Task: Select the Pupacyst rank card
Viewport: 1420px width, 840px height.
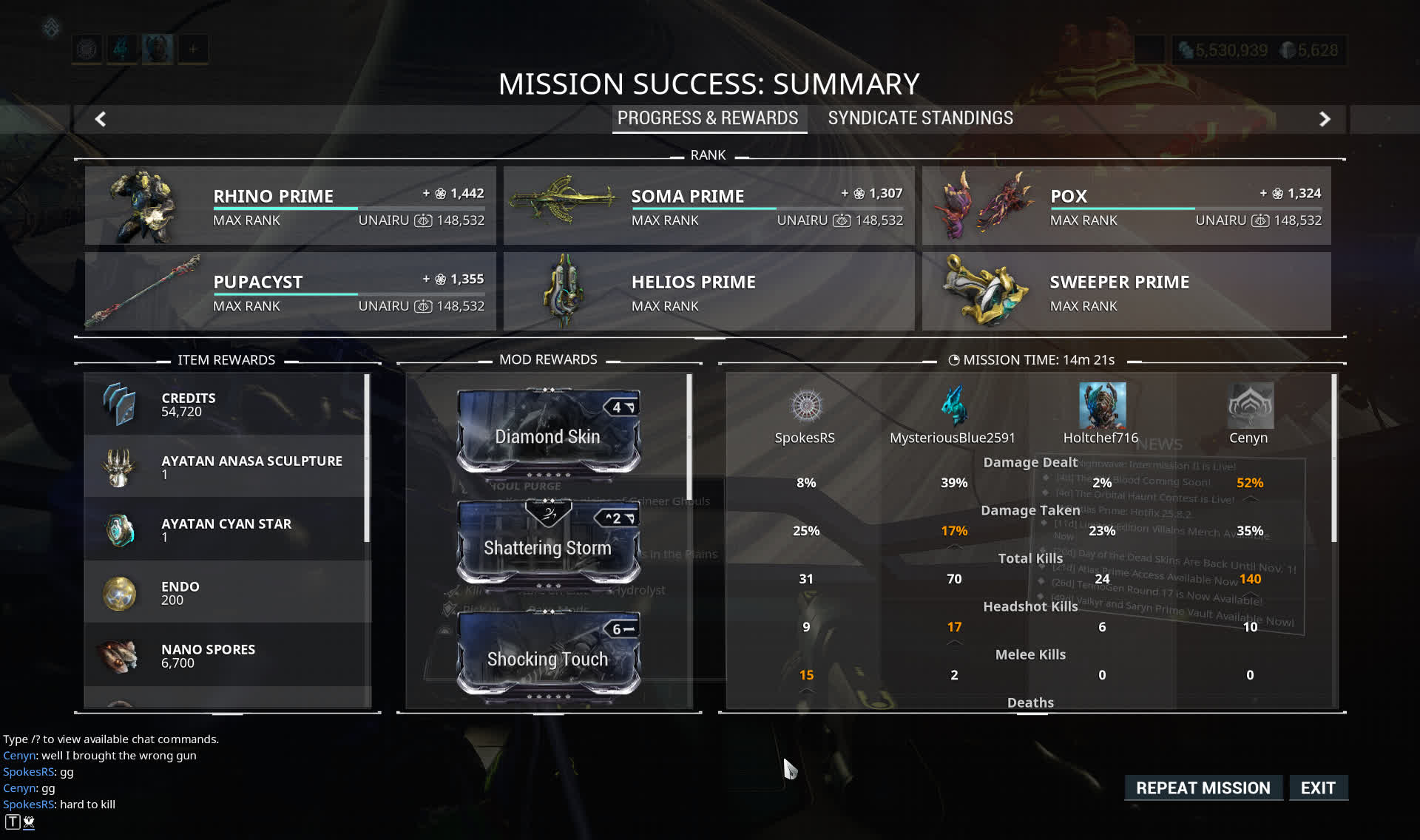Action: point(290,291)
